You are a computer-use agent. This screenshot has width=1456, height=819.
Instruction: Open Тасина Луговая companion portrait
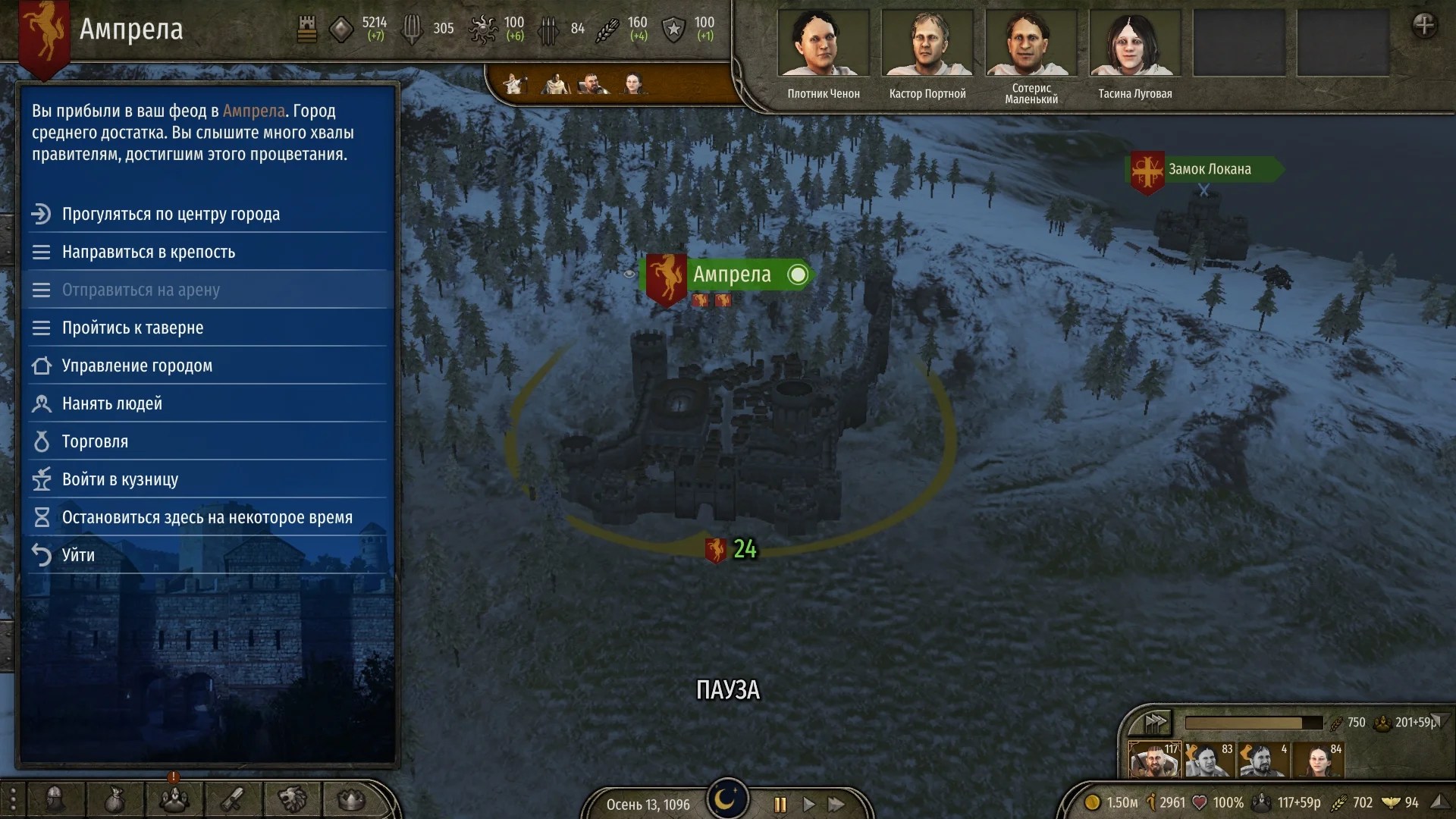point(1134,43)
